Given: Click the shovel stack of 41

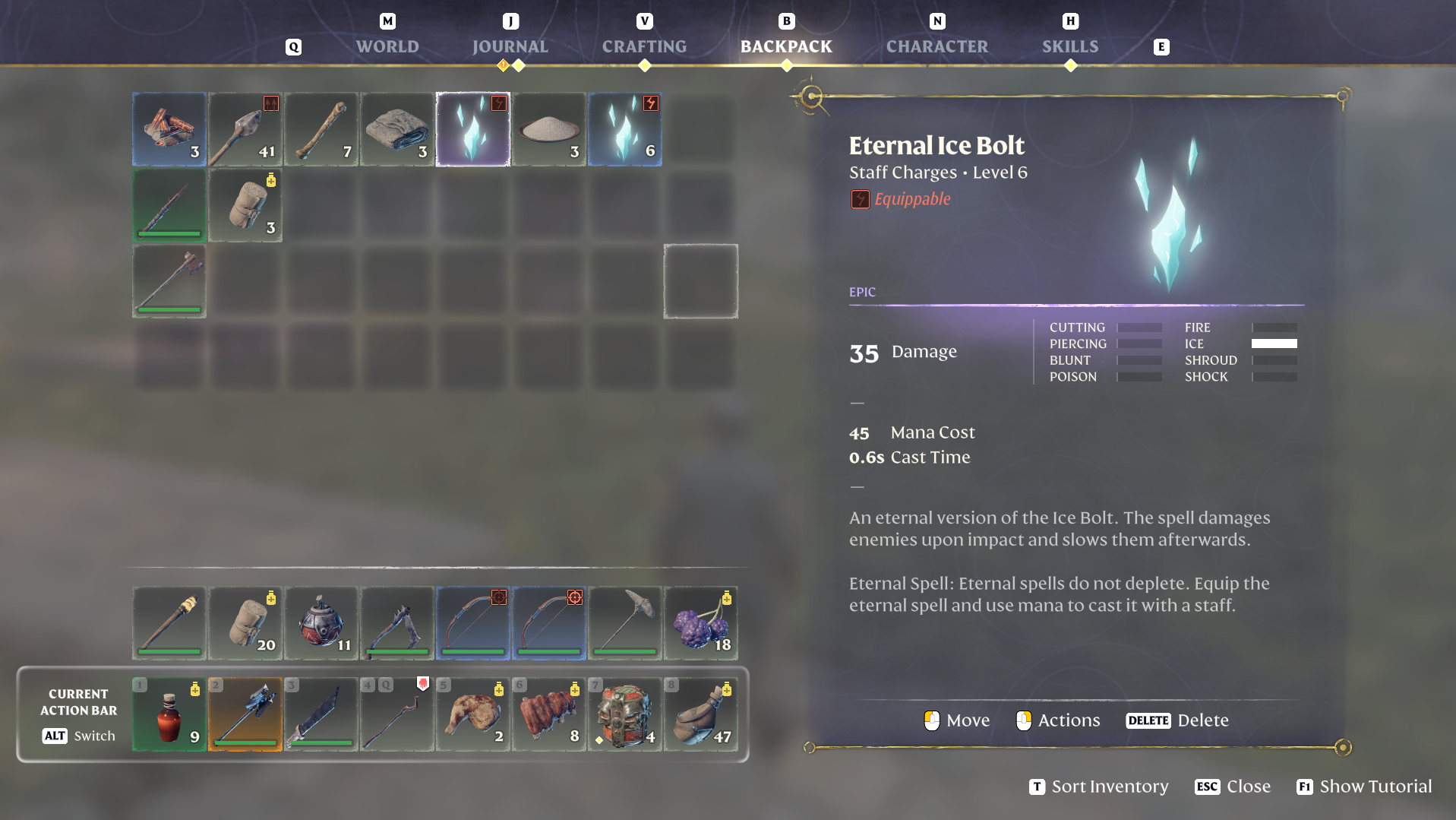Looking at the screenshot, I should pos(245,129).
